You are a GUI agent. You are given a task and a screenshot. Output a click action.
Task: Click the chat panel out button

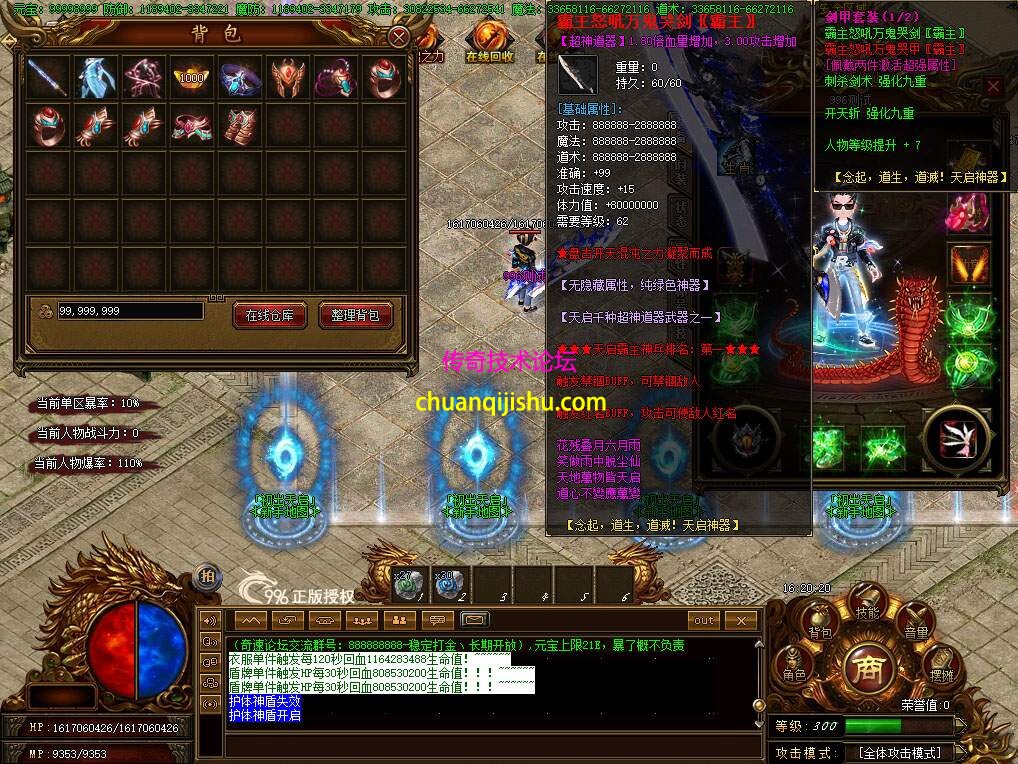(x=705, y=621)
